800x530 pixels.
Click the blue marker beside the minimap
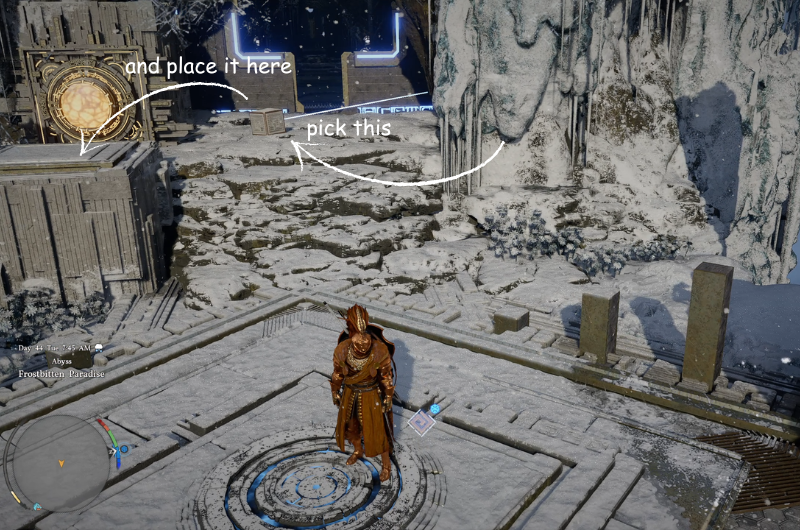point(123,449)
